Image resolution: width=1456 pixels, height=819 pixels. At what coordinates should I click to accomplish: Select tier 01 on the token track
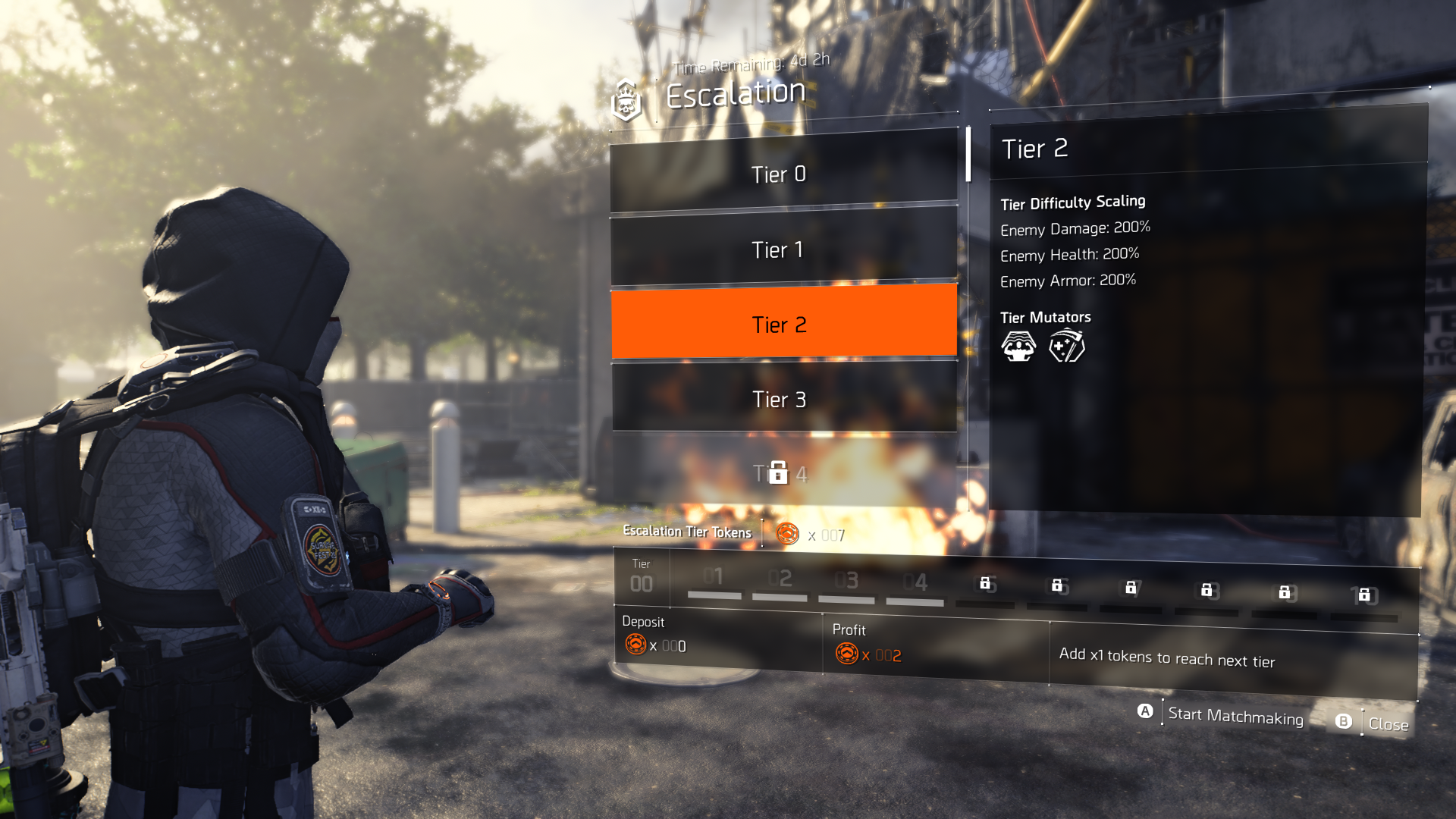(714, 579)
